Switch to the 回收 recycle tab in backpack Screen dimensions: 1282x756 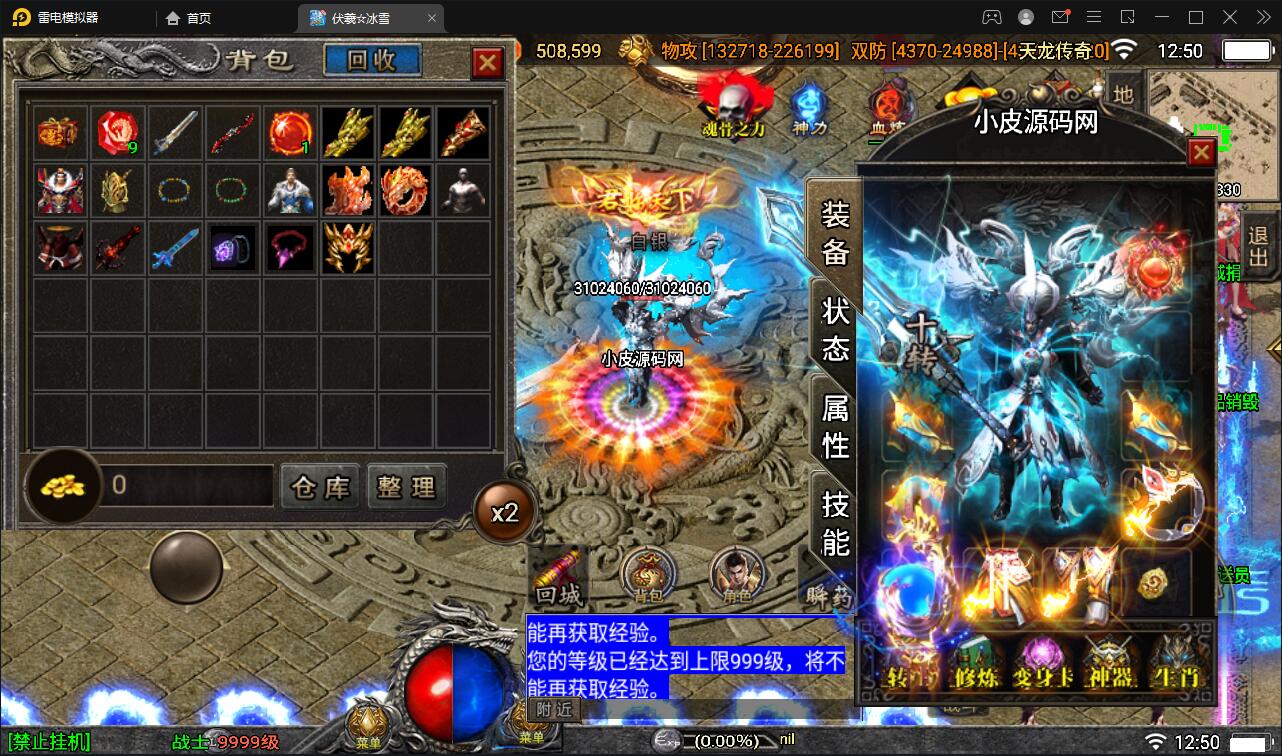(x=370, y=60)
